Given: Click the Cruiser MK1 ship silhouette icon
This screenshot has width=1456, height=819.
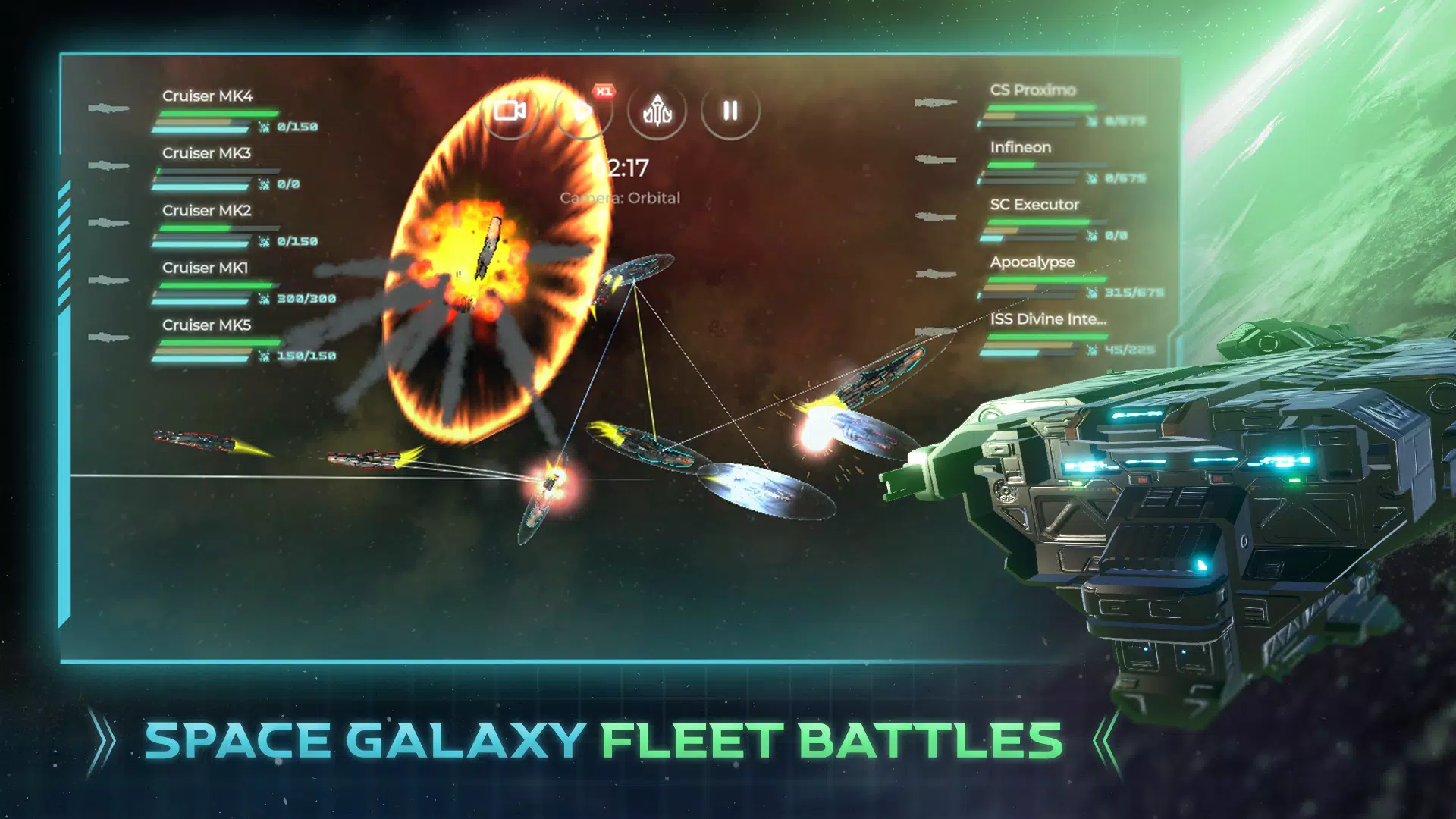Looking at the screenshot, I should [x=109, y=280].
